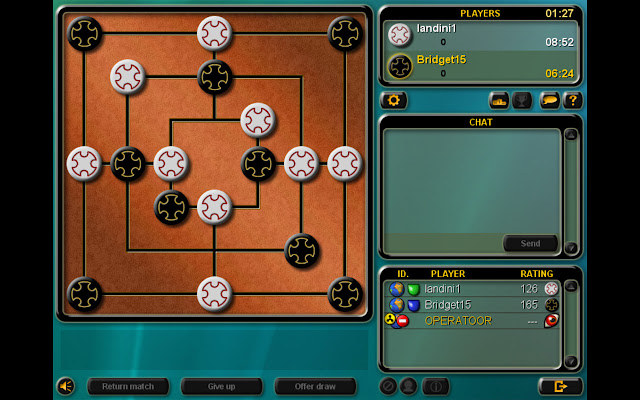The width and height of the screenshot is (640, 400).
Task: Give up the current match
Action: click(x=221, y=386)
